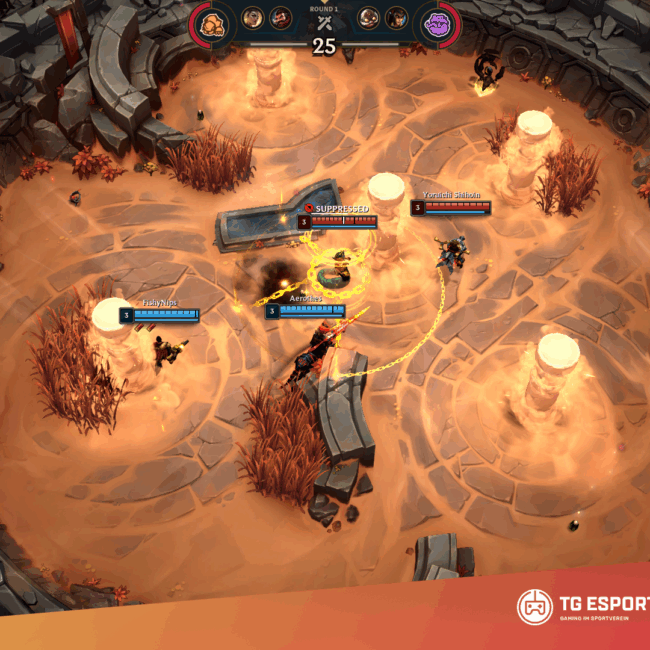Select the bald champion portrait on purple team

369,17
